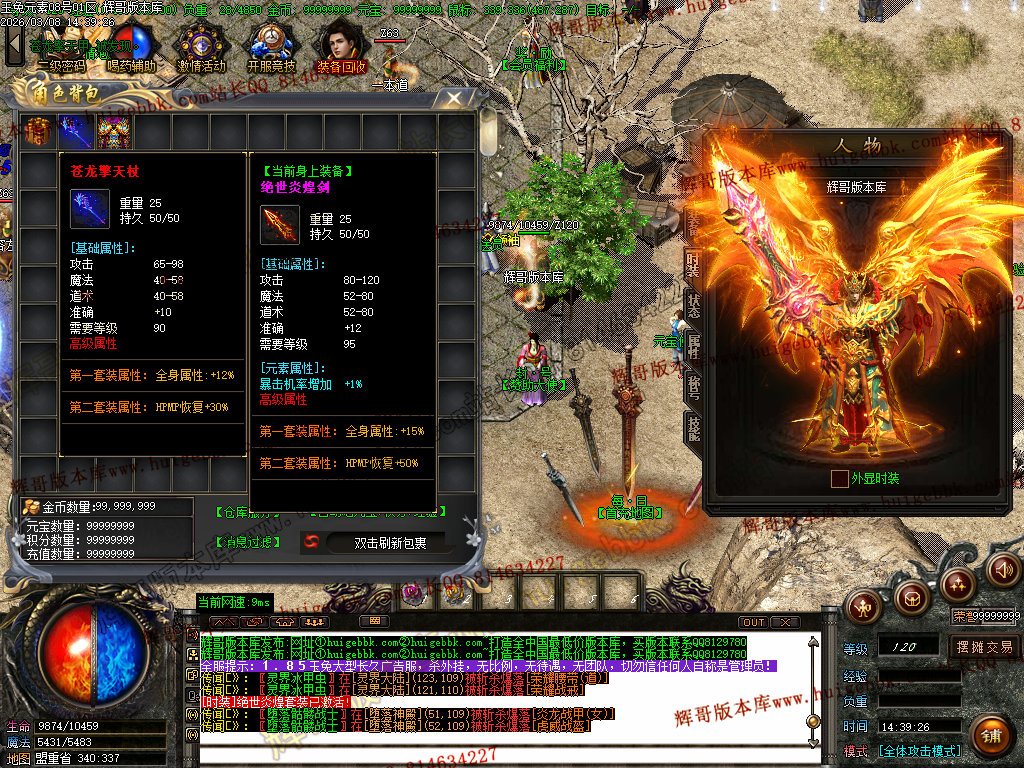Open the 消息过滤 message filter option

tap(248, 542)
